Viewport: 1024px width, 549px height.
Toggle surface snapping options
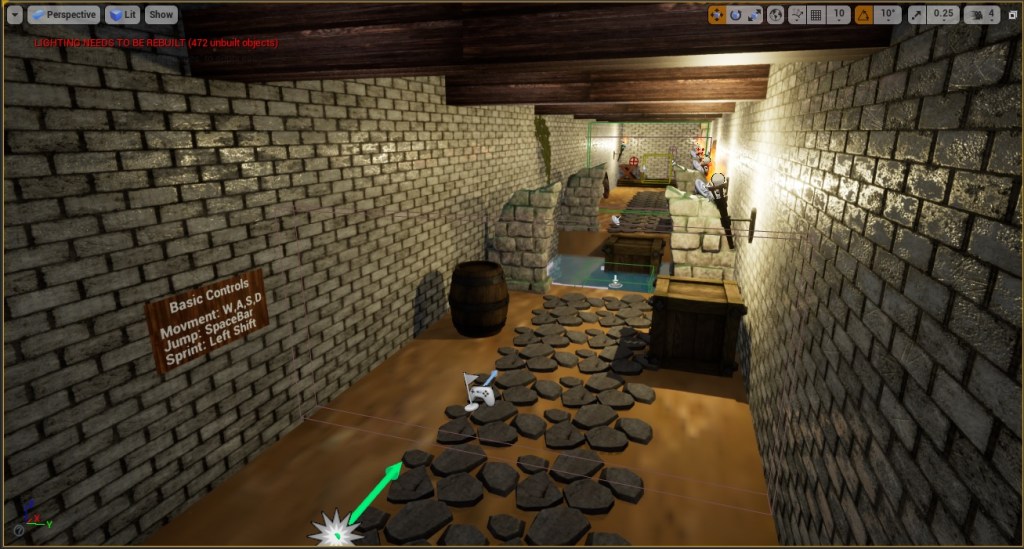click(x=798, y=15)
